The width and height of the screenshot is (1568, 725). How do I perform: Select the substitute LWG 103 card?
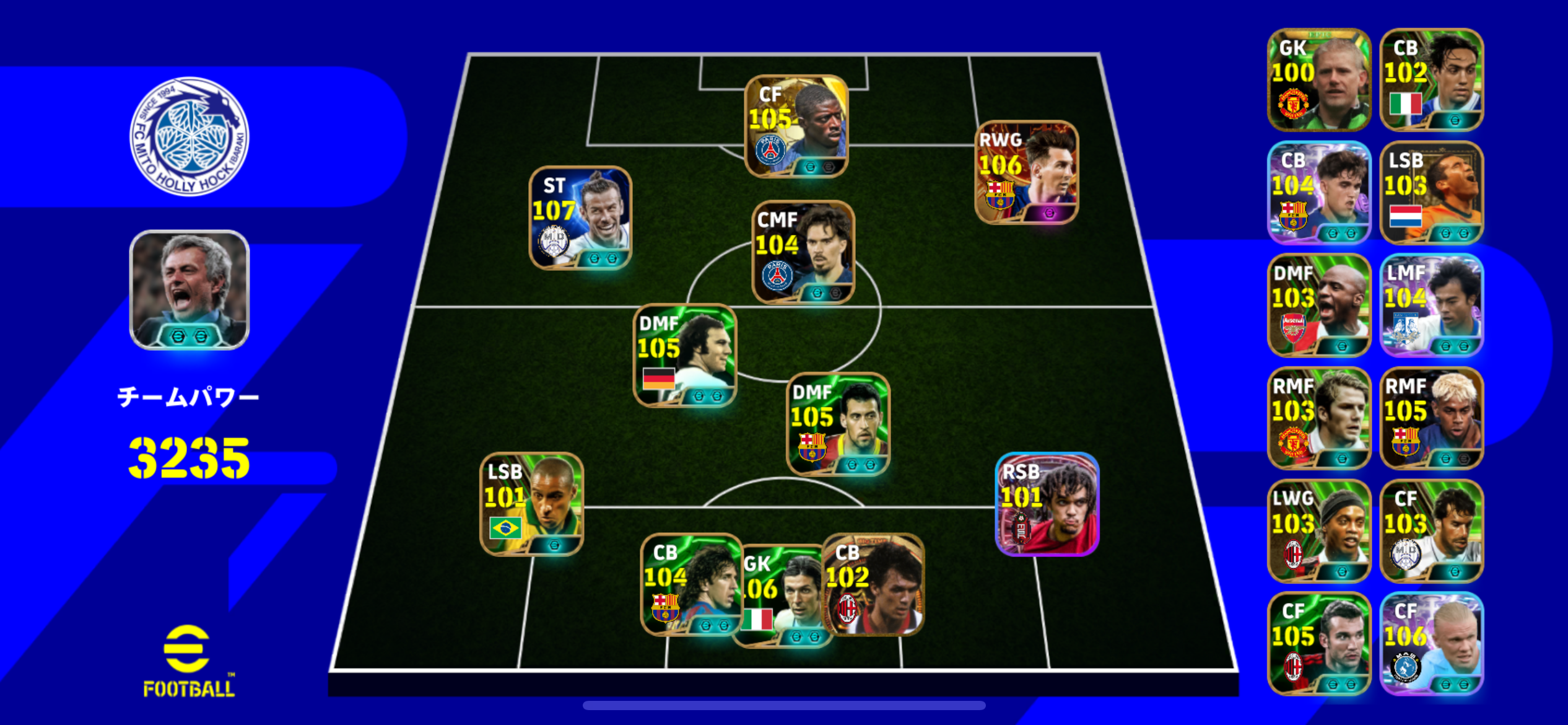[1318, 531]
